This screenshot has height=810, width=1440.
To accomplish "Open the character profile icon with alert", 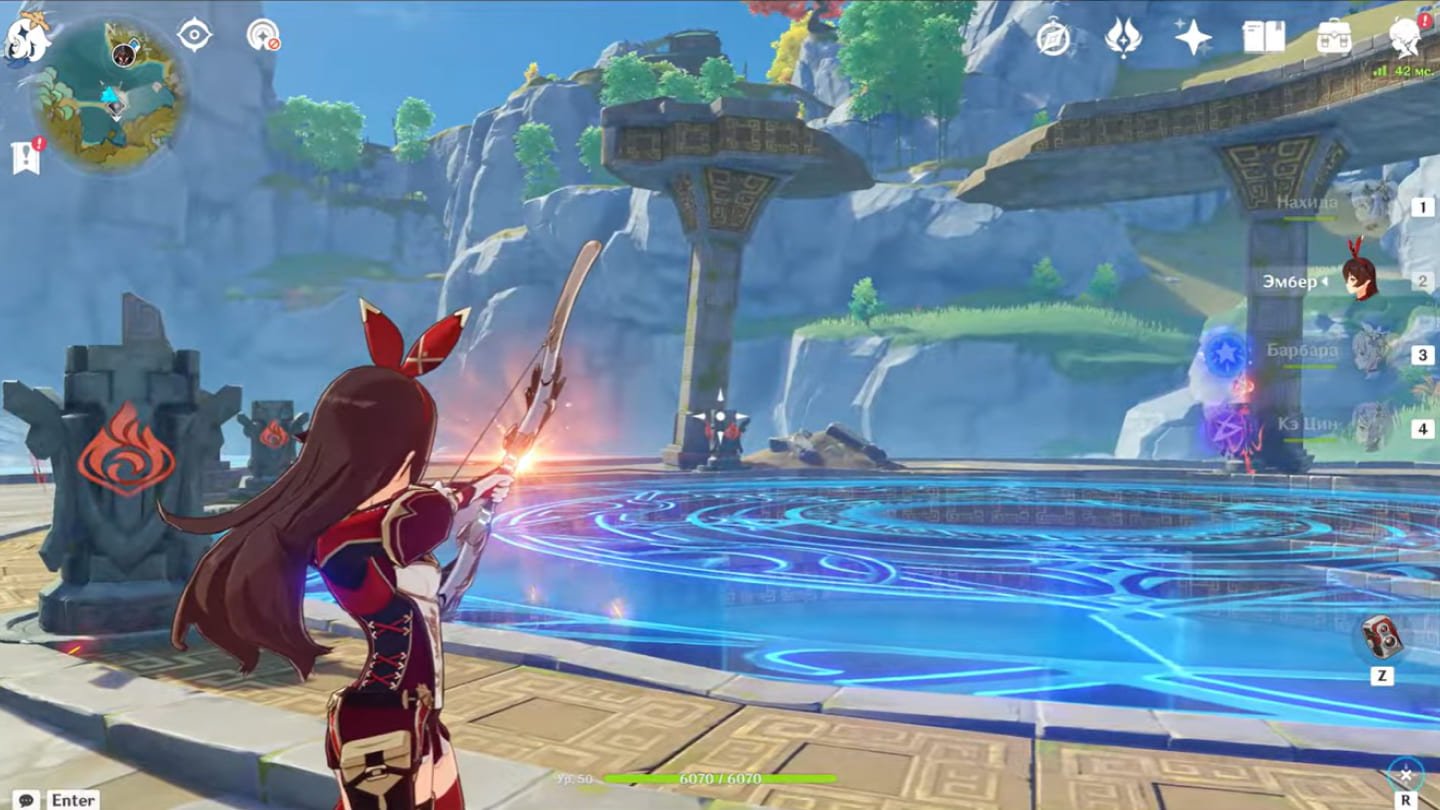I will (x=1405, y=38).
